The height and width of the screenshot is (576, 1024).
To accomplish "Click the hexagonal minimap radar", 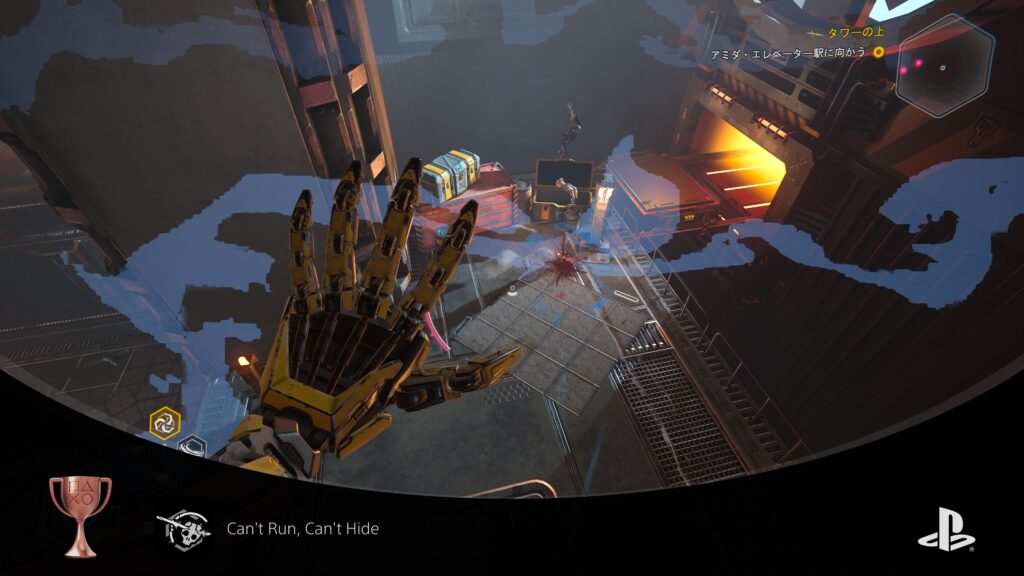I will pos(944,66).
